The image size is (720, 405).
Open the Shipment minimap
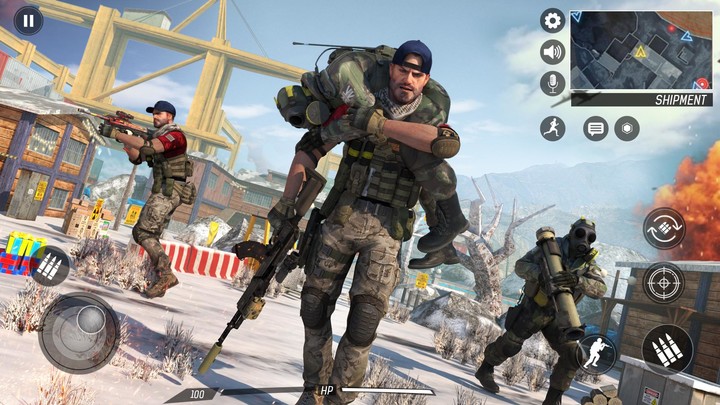tap(640, 51)
